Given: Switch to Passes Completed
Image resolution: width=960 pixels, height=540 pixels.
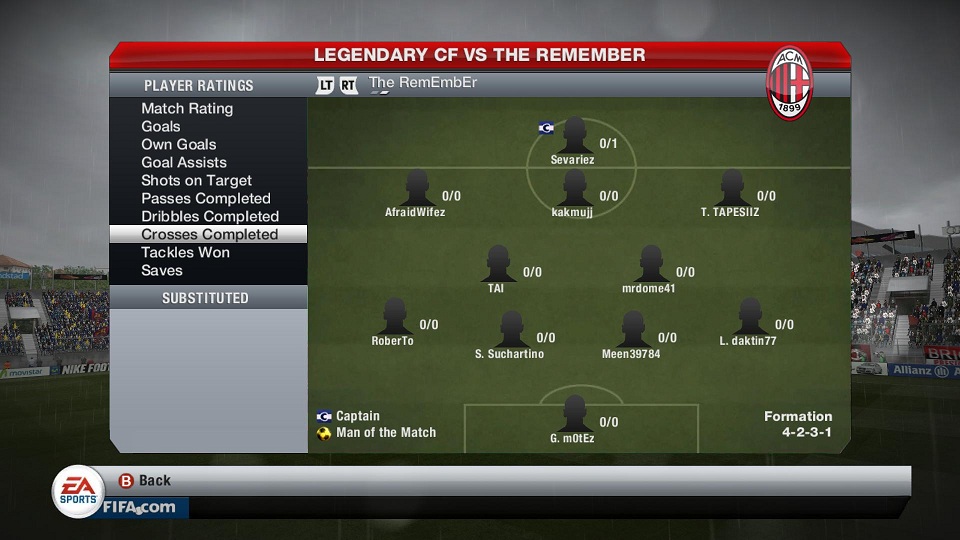Looking at the screenshot, I should pyautogui.click(x=206, y=199).
